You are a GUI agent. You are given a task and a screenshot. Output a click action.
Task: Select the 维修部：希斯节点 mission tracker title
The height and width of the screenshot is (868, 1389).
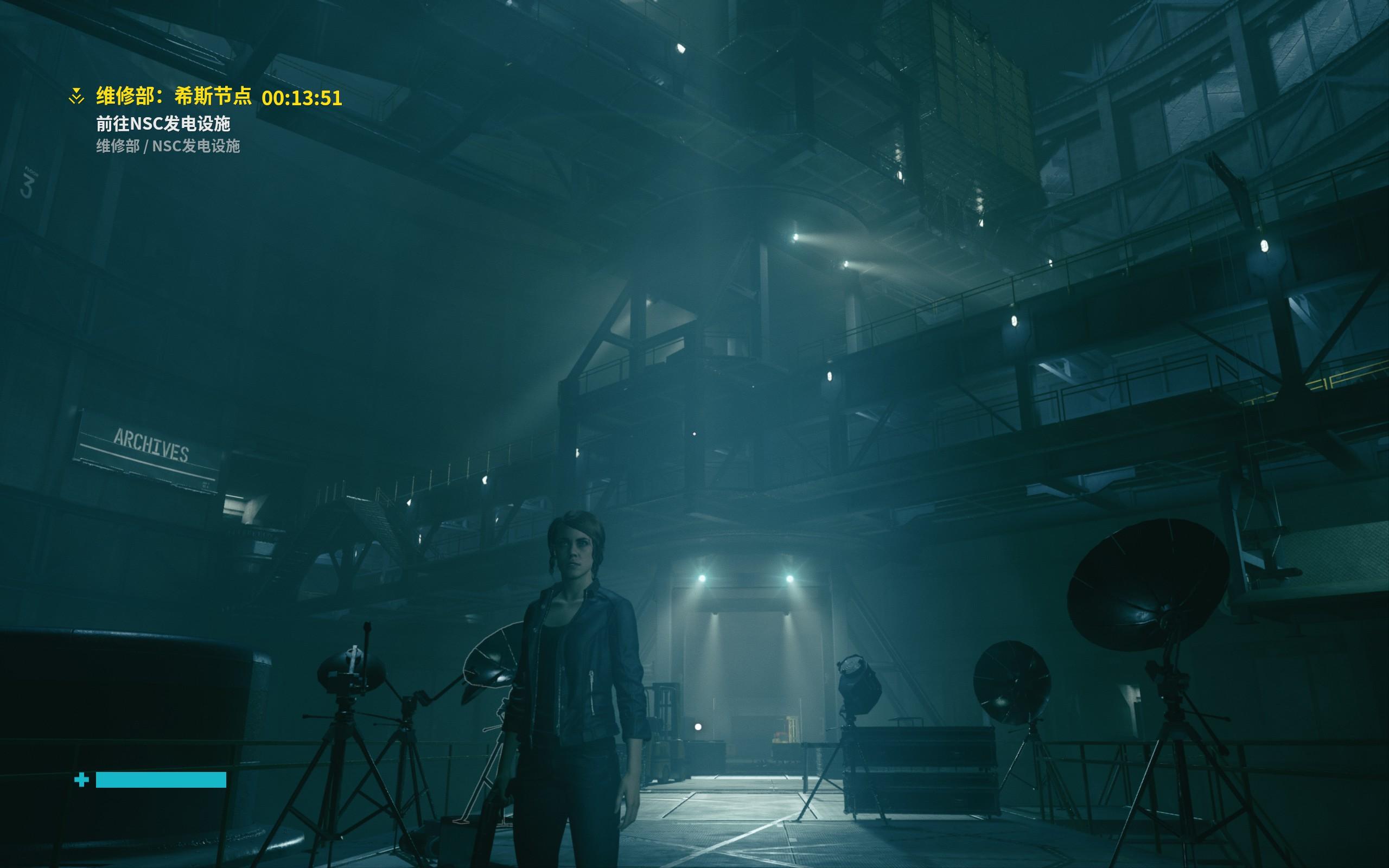[x=173, y=97]
